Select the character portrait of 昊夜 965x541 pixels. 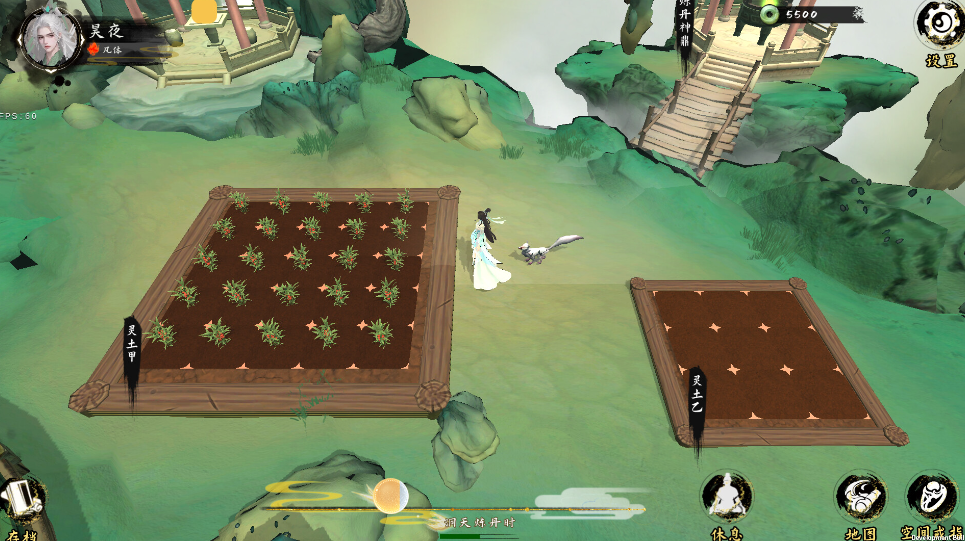pyautogui.click(x=48, y=37)
